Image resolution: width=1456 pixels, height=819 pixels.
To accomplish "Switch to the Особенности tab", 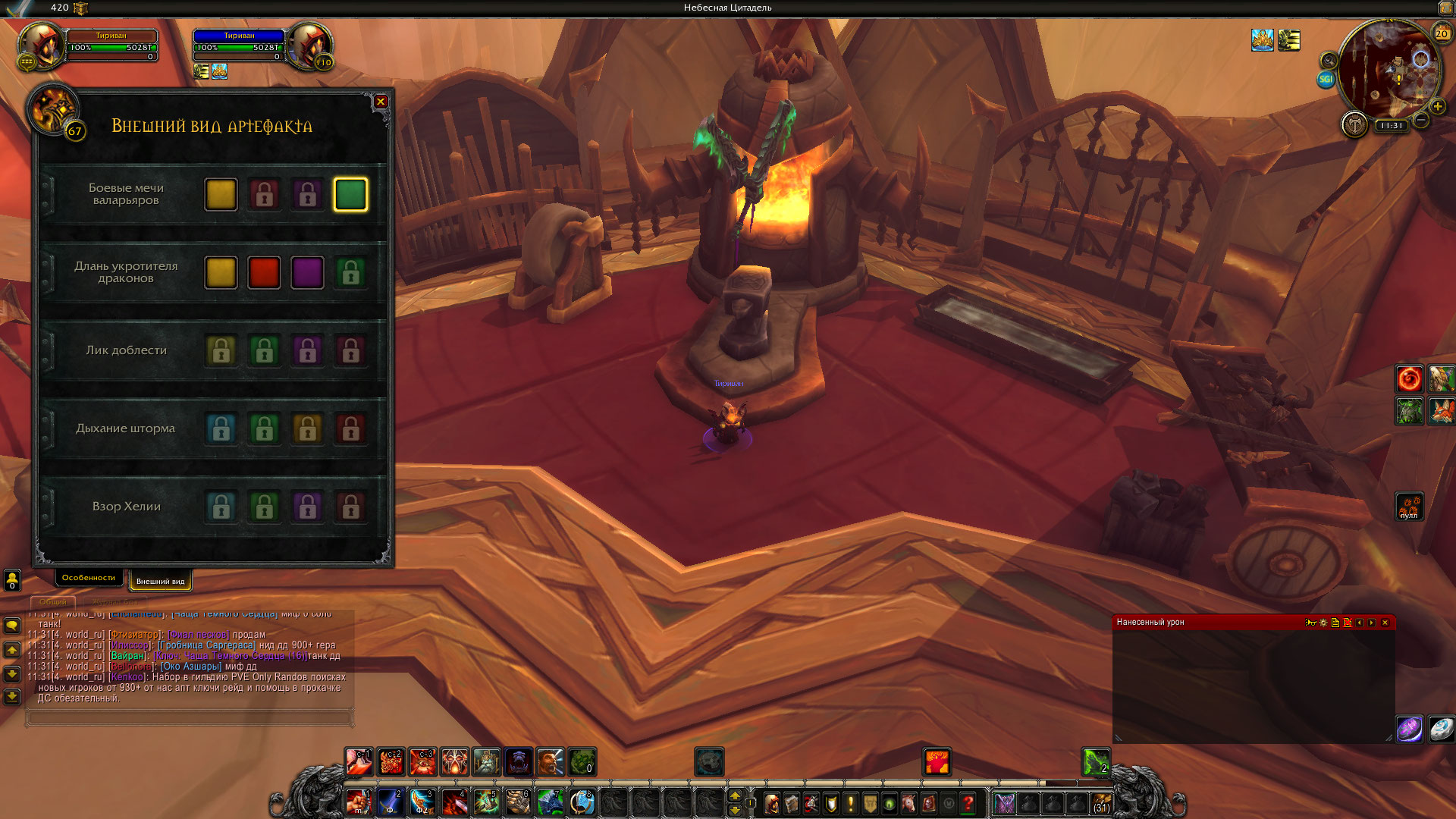I will point(89,578).
